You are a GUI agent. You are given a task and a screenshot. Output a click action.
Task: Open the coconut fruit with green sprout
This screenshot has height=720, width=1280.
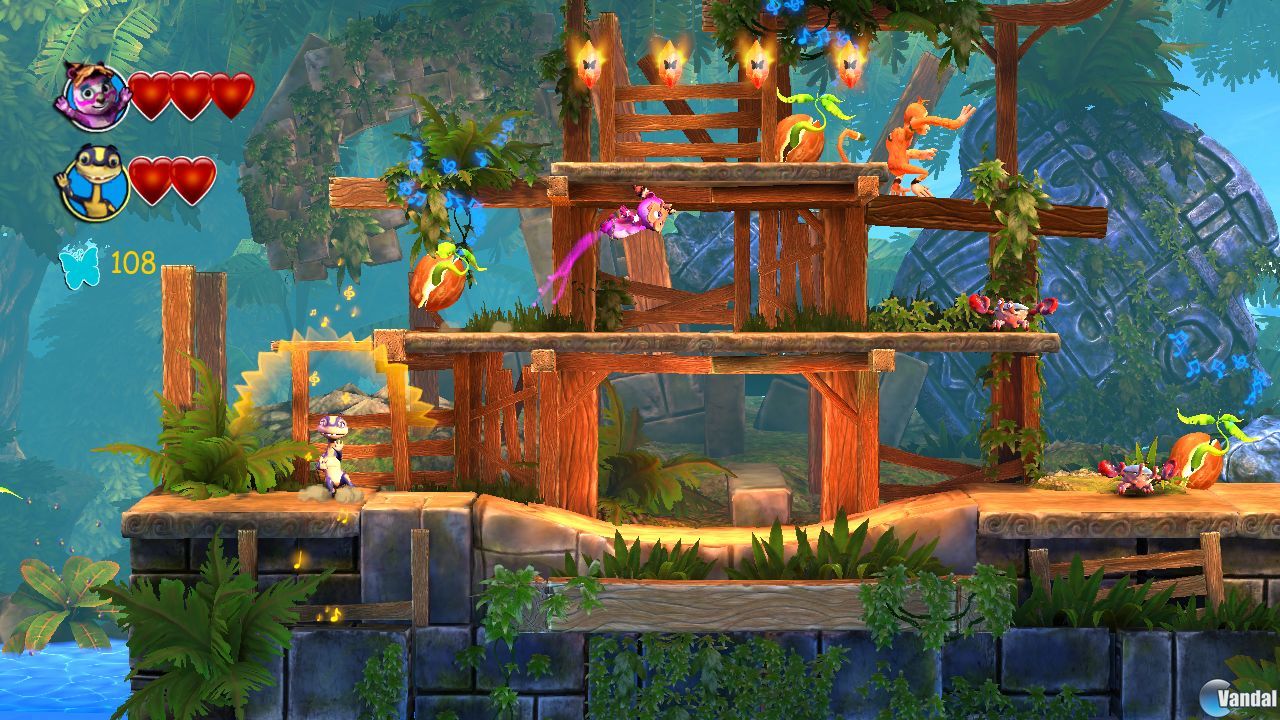[440, 290]
